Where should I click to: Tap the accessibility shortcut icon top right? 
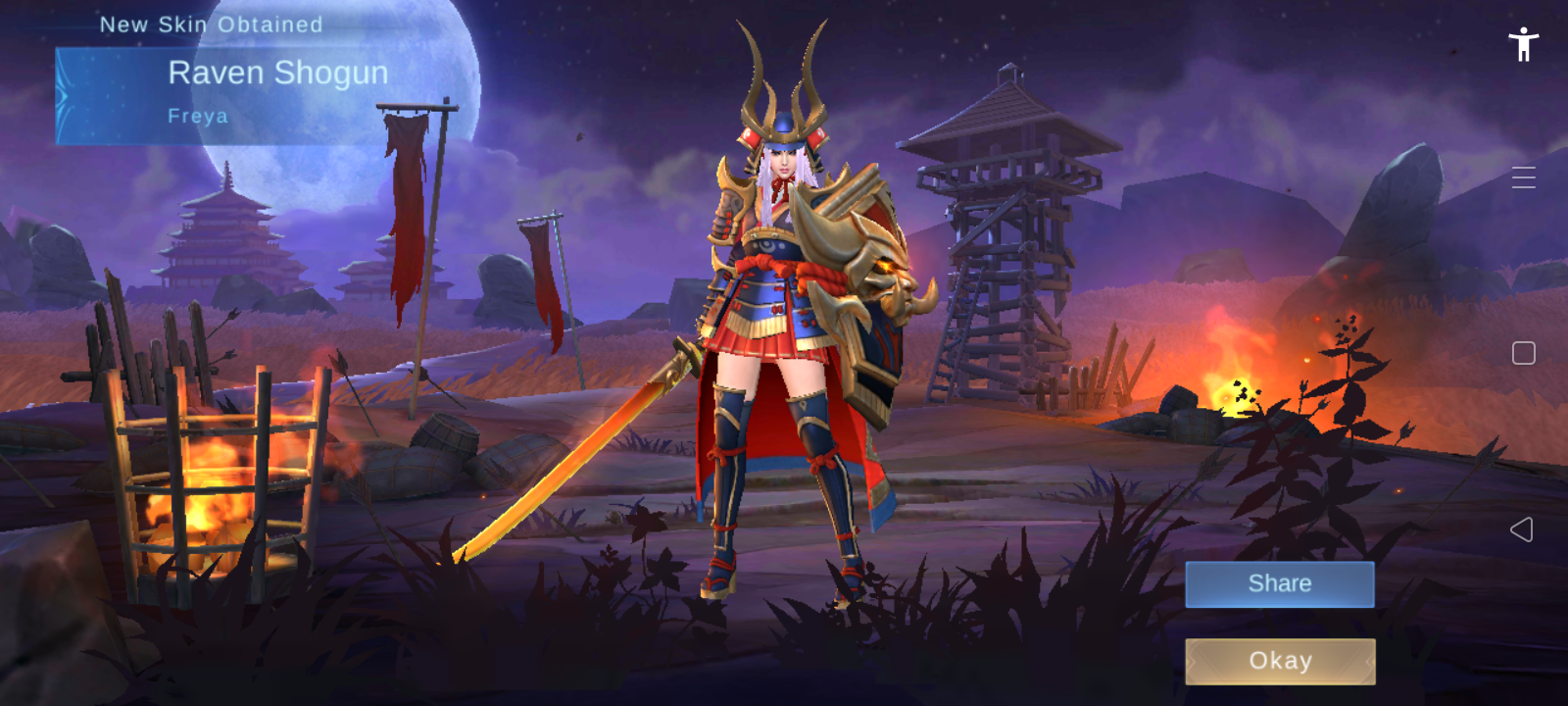click(x=1525, y=43)
